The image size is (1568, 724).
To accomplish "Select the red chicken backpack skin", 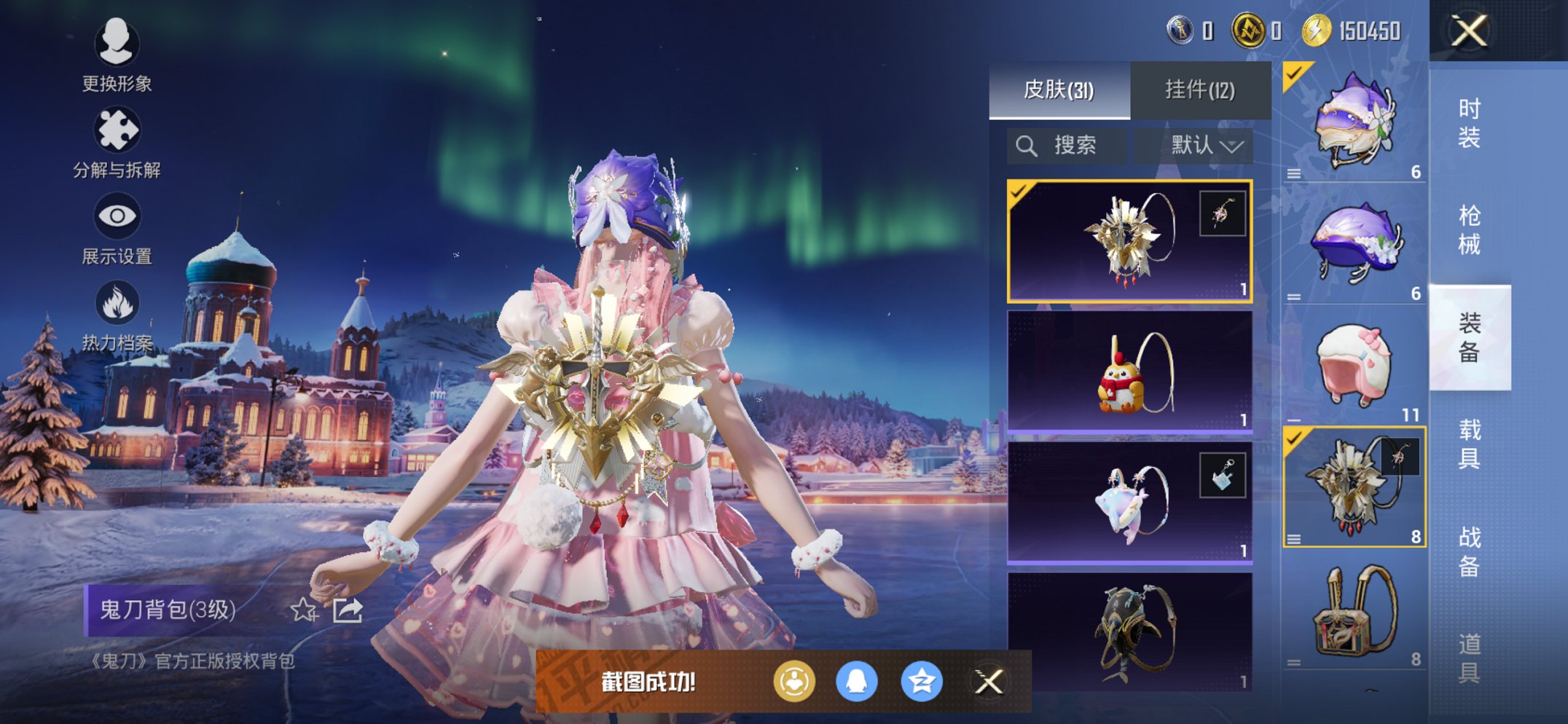I will click(1129, 371).
